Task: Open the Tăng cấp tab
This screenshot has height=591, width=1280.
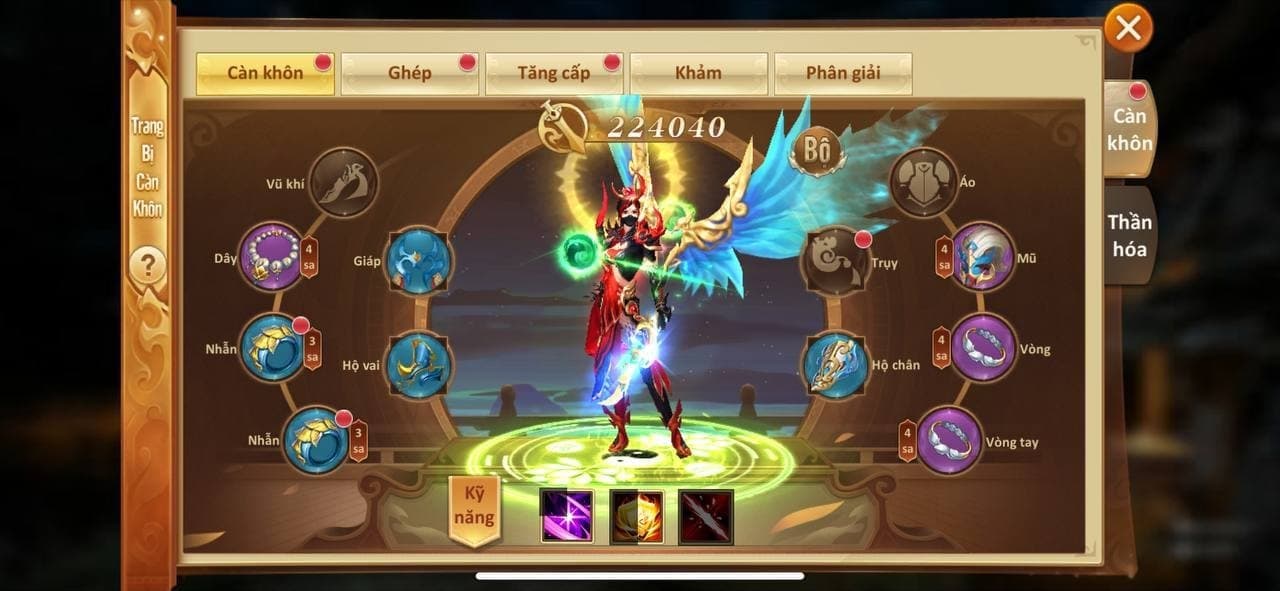Action: click(x=553, y=74)
